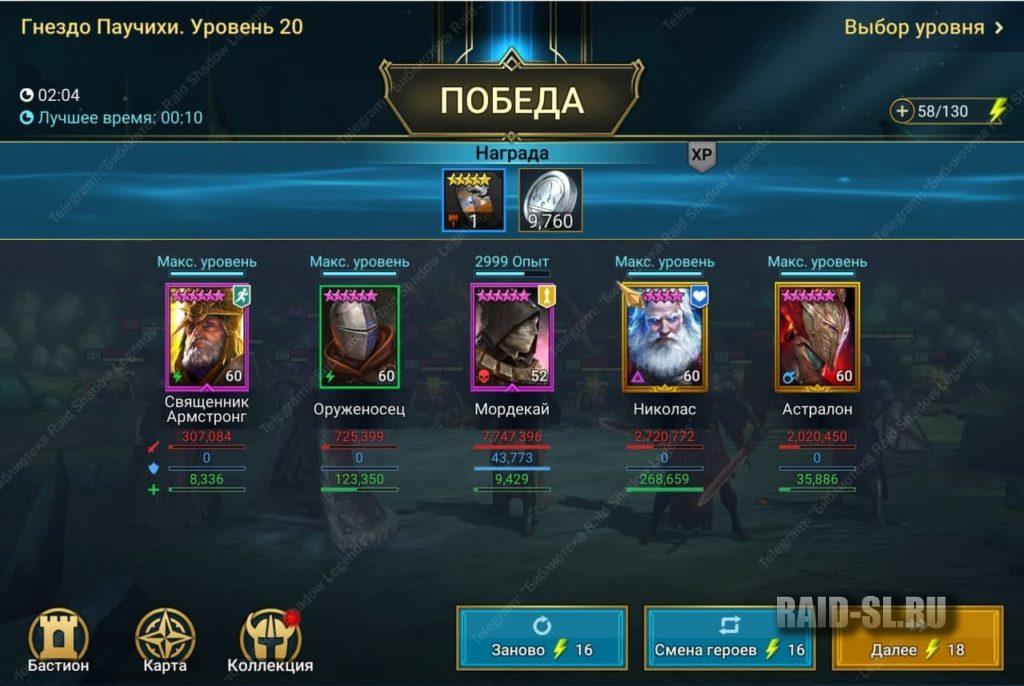1024x686 pixels.
Task: Select Николас hero portrait
Action: (x=665, y=337)
